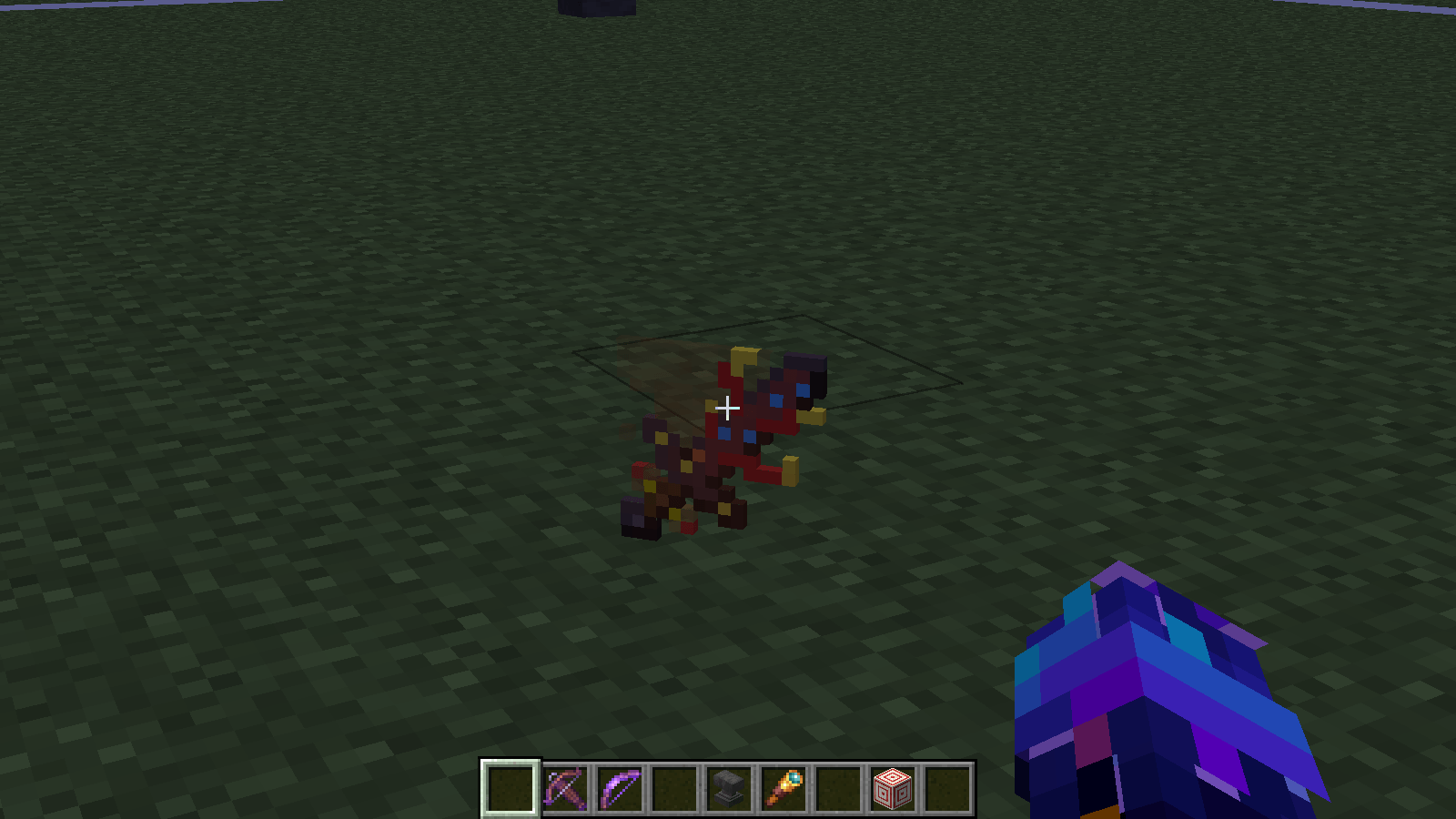Select the enchanted crossbow in the hotbar

click(x=564, y=790)
